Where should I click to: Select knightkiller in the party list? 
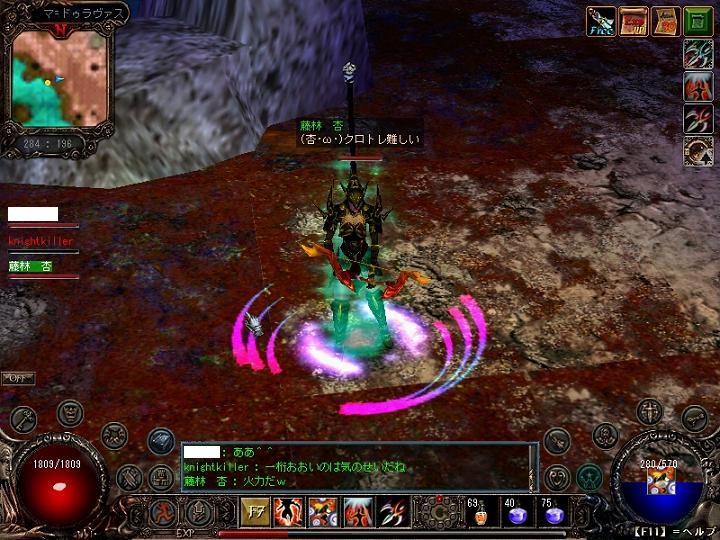coord(40,241)
